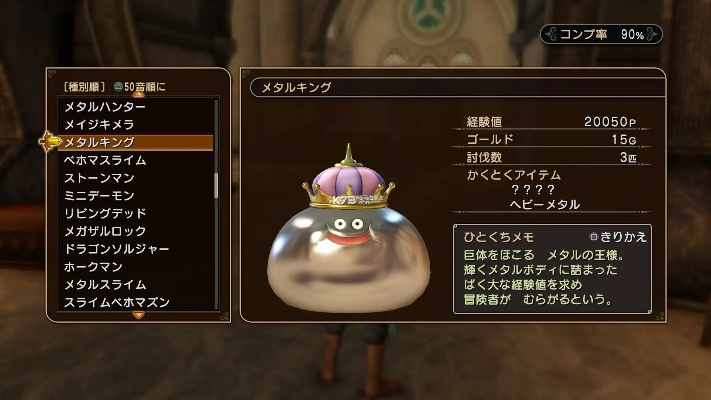Open the メガザルロック entry
This screenshot has width=711, height=400.
tap(105, 231)
